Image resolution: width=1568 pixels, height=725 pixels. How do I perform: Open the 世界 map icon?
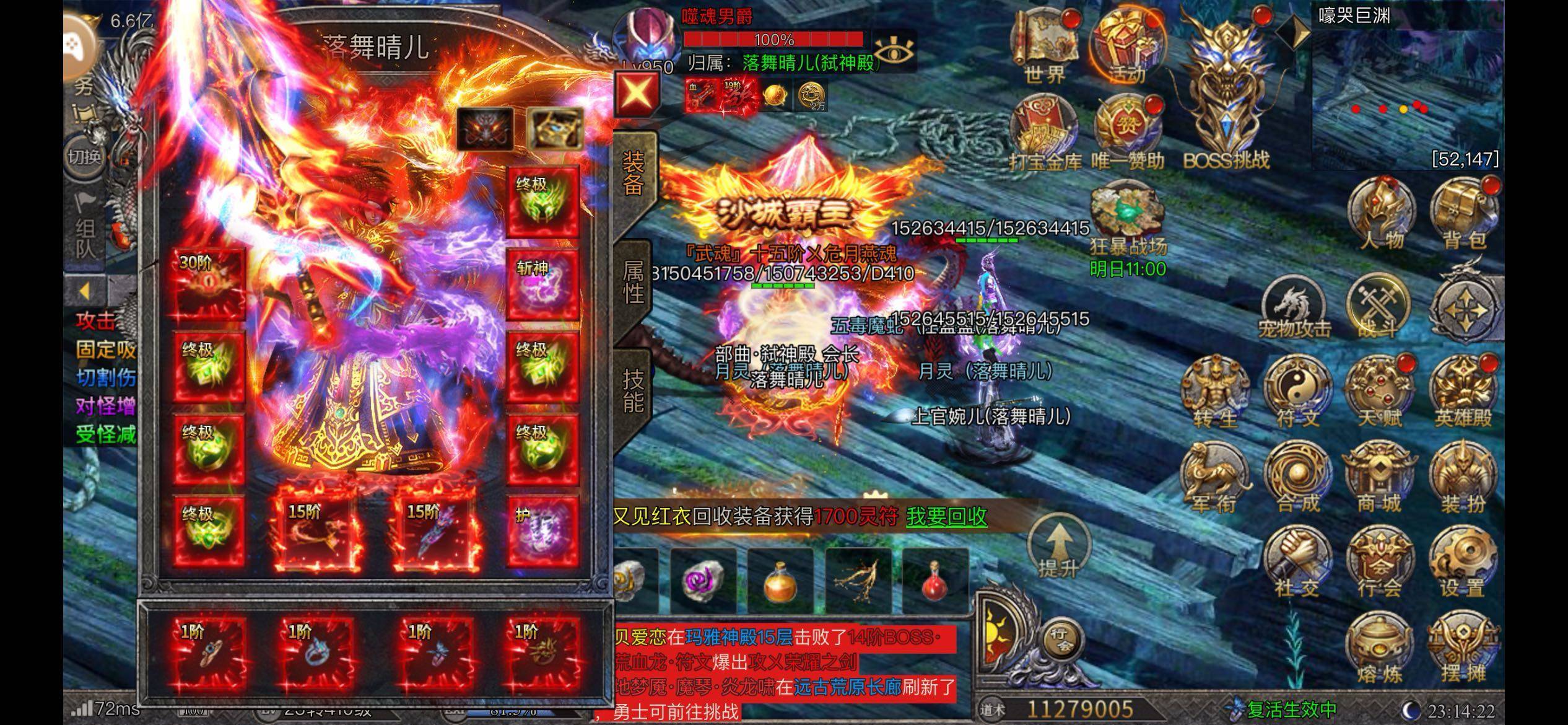click(1045, 48)
